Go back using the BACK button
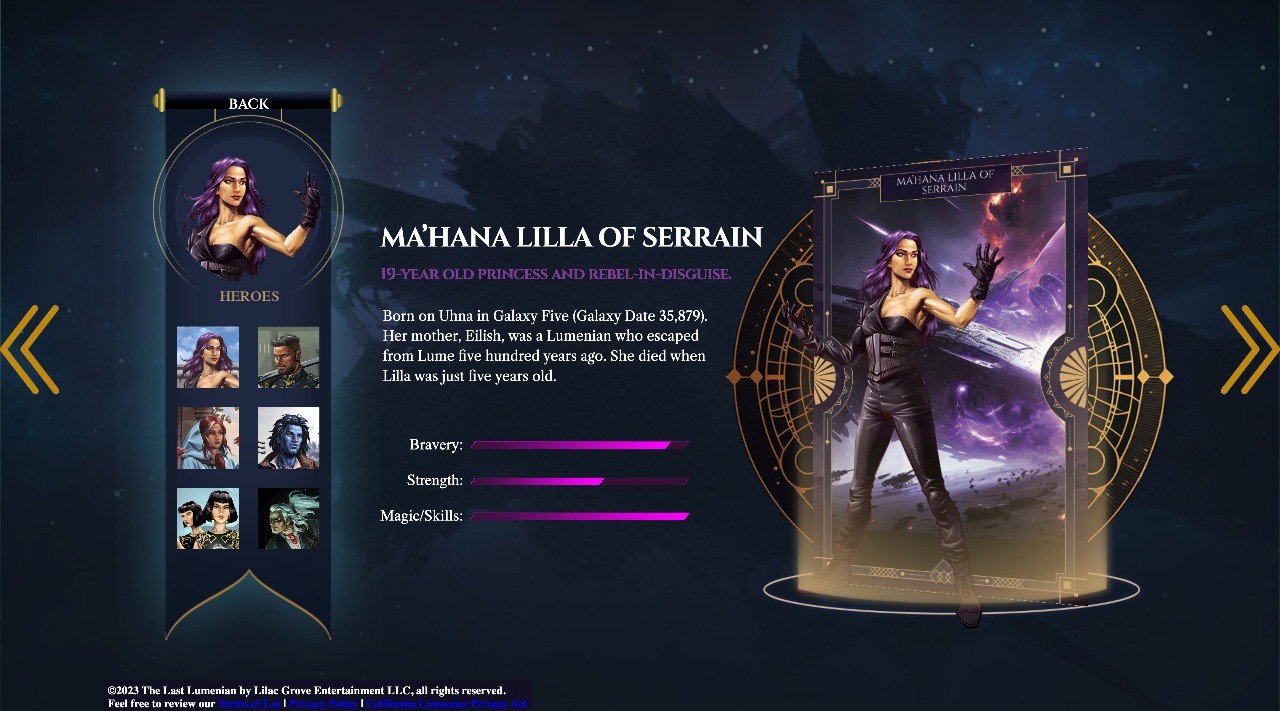Viewport: 1280px width, 711px height. [248, 104]
